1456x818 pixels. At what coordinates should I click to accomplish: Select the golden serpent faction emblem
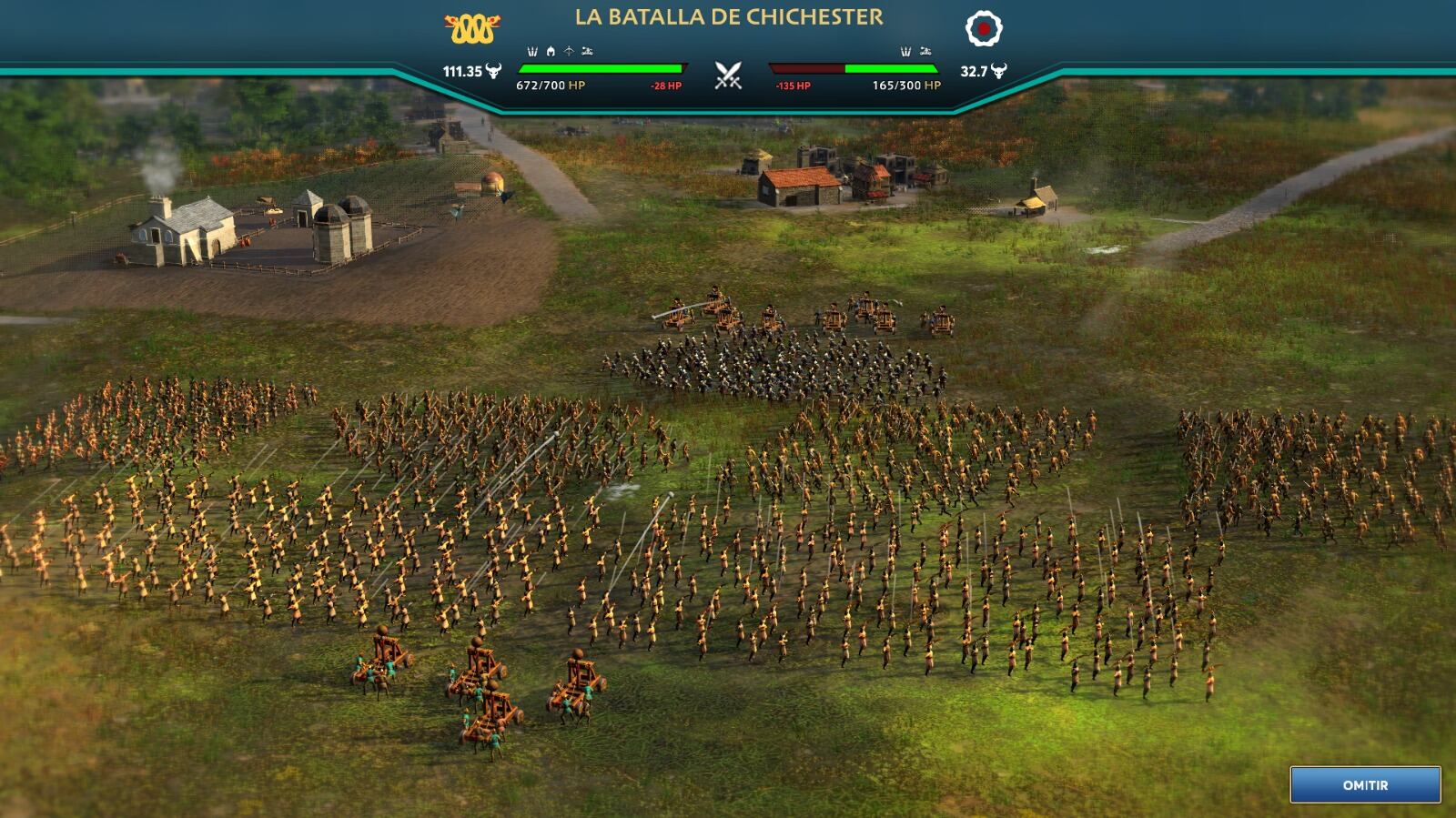(472, 30)
